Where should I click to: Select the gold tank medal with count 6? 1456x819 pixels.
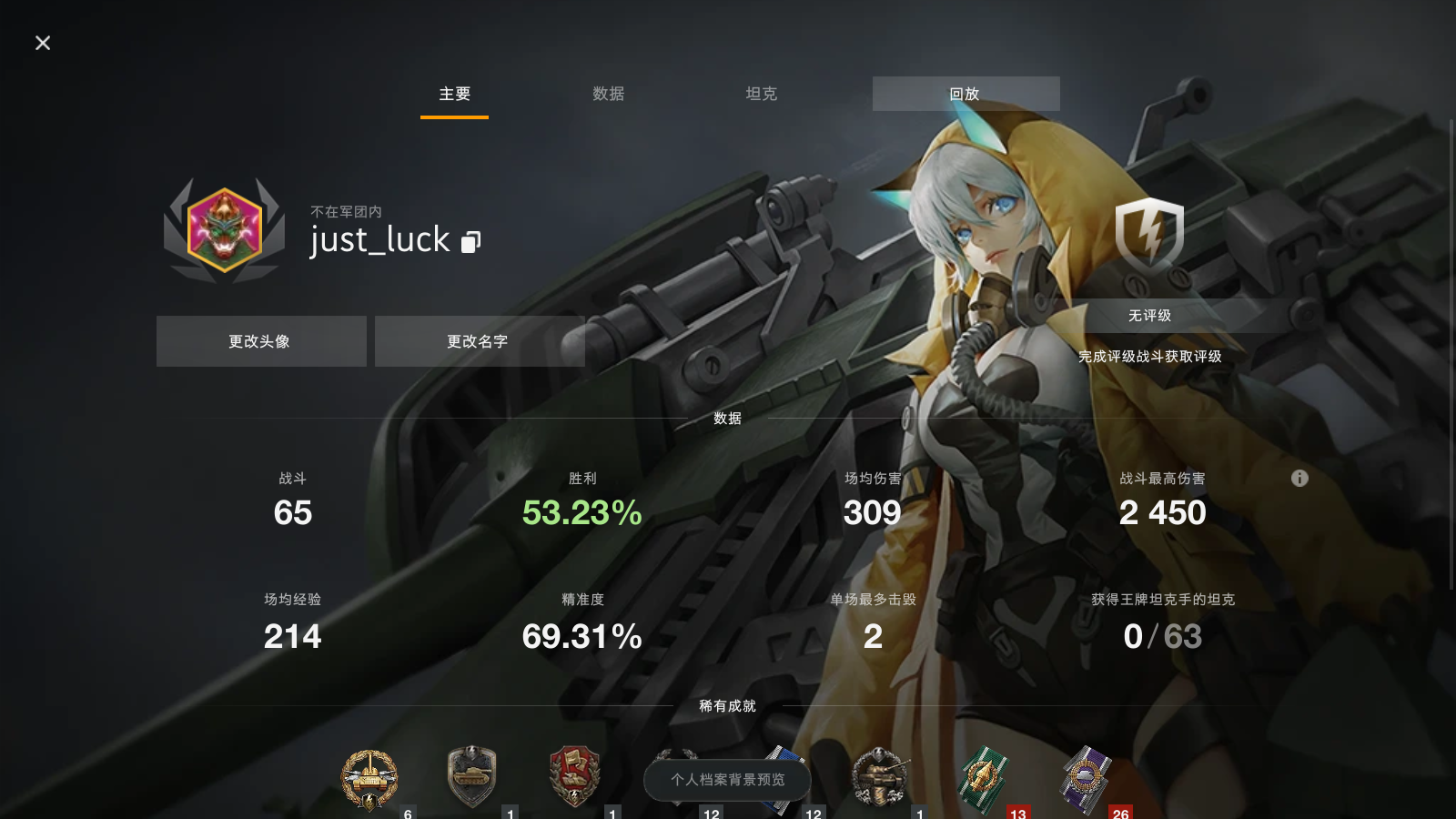[369, 779]
